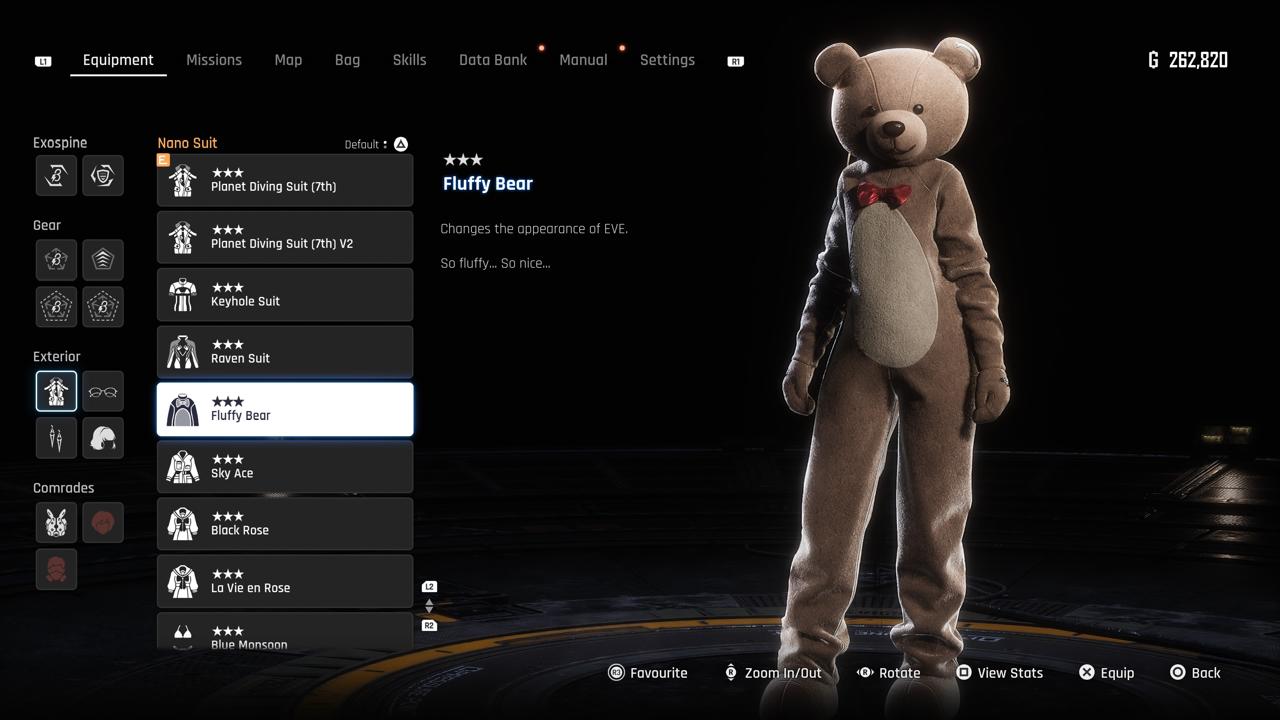Choose the La Vie en Rose suit
1280x720 pixels.
(x=285, y=581)
